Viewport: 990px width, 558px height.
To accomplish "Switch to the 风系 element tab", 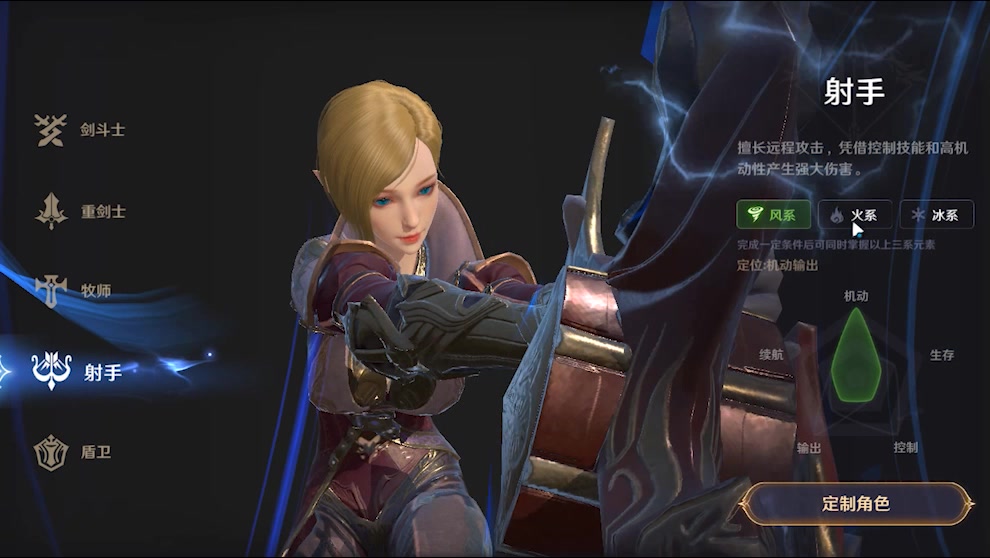I will click(773, 215).
